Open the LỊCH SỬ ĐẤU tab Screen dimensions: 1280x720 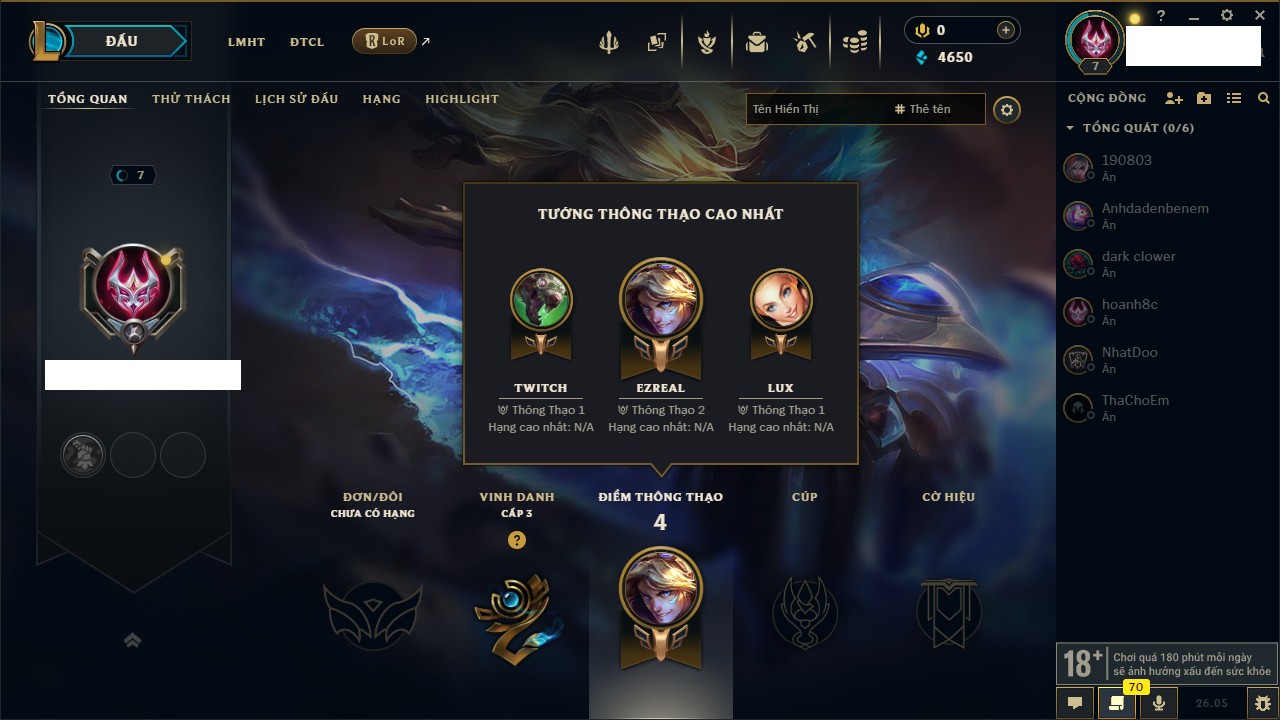click(x=296, y=99)
